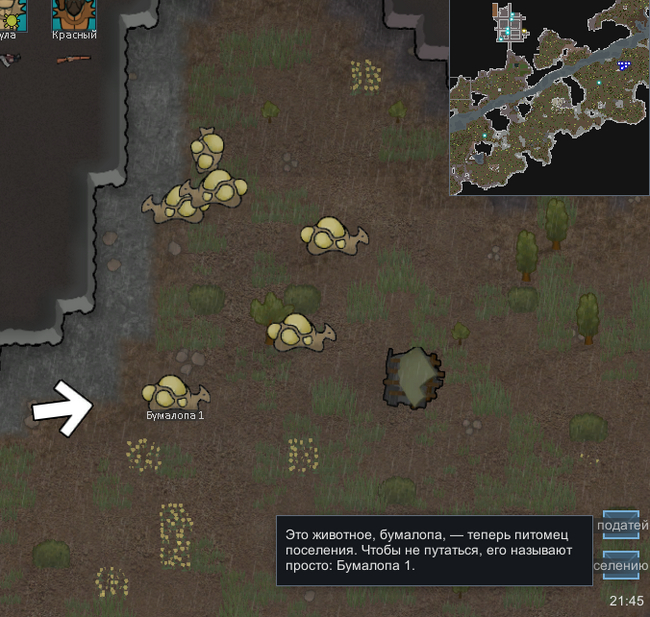Image resolution: width=650 pixels, height=617 pixels.
Task: Select the tamed animal labeled Бумалопа 1
Action: (x=174, y=393)
